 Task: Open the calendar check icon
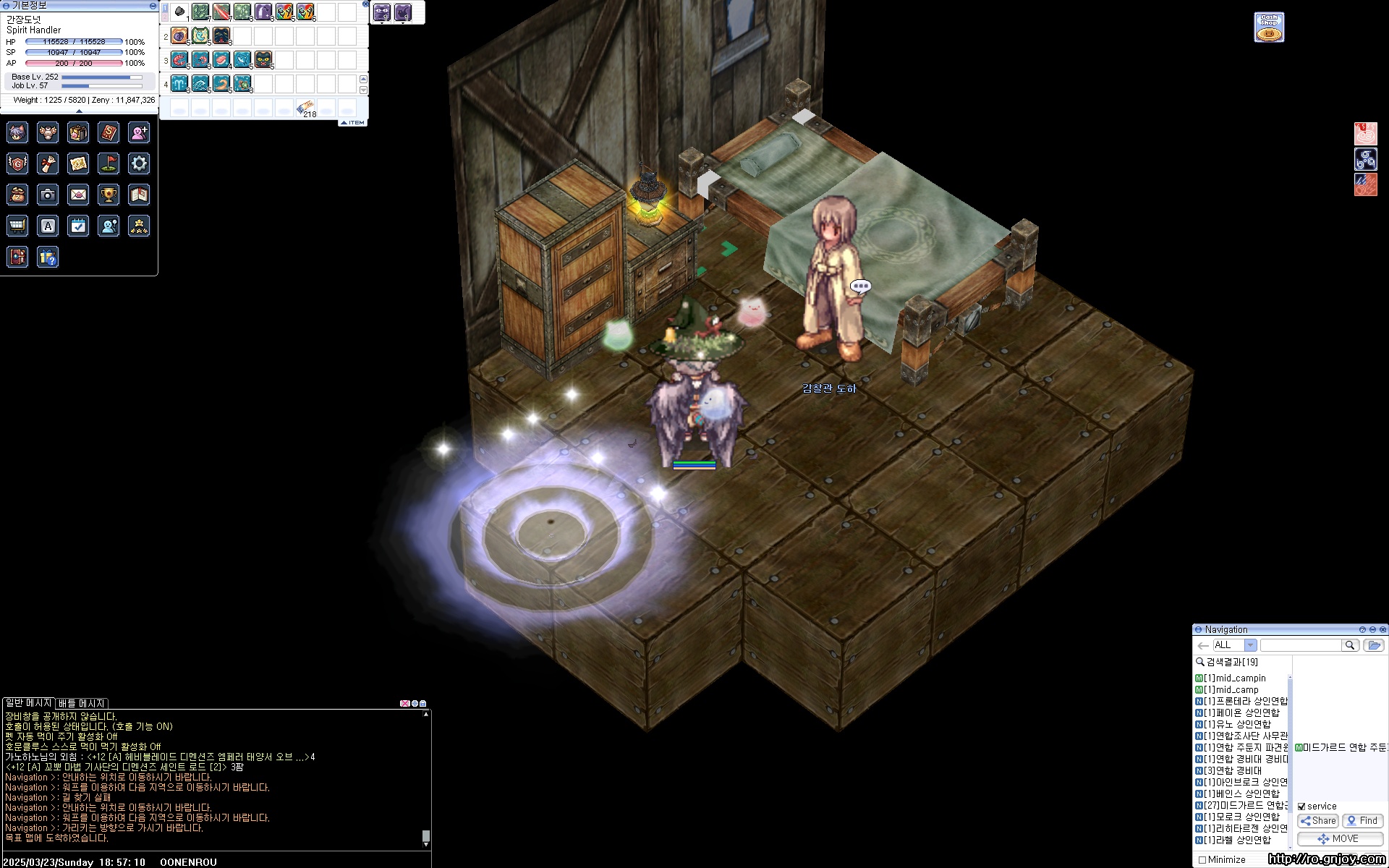[78, 226]
